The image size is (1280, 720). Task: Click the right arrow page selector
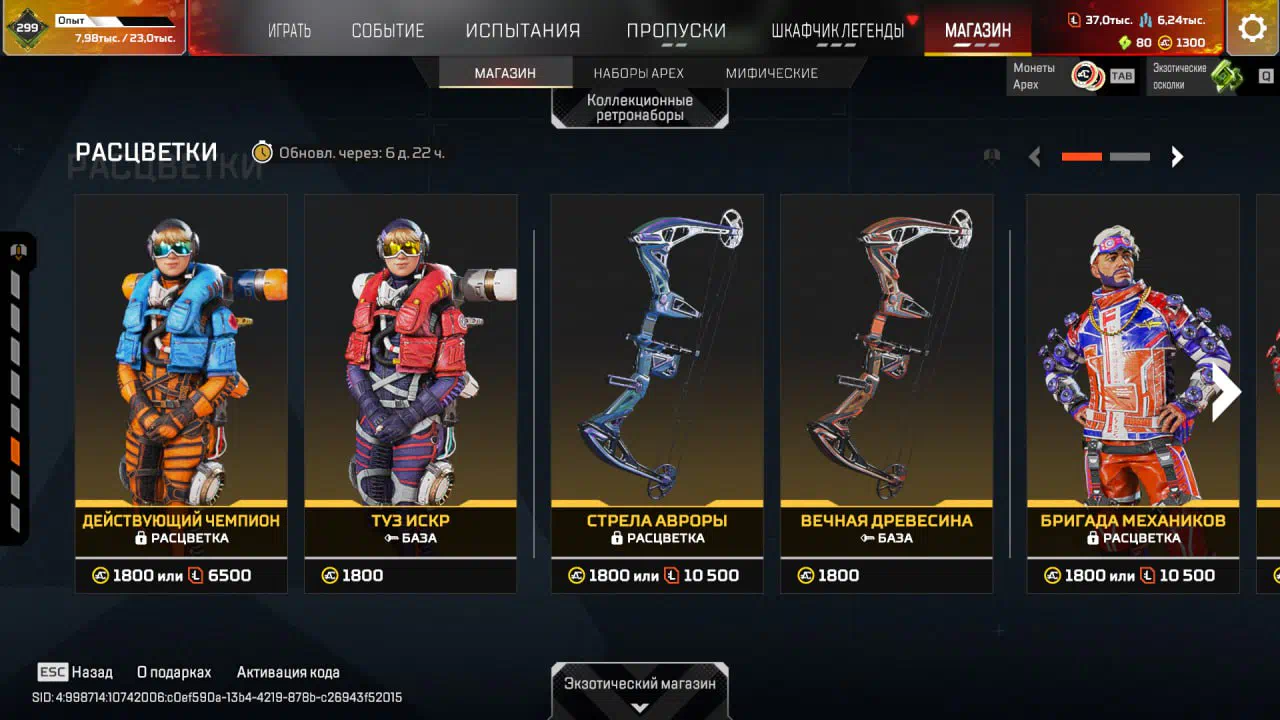click(1177, 157)
